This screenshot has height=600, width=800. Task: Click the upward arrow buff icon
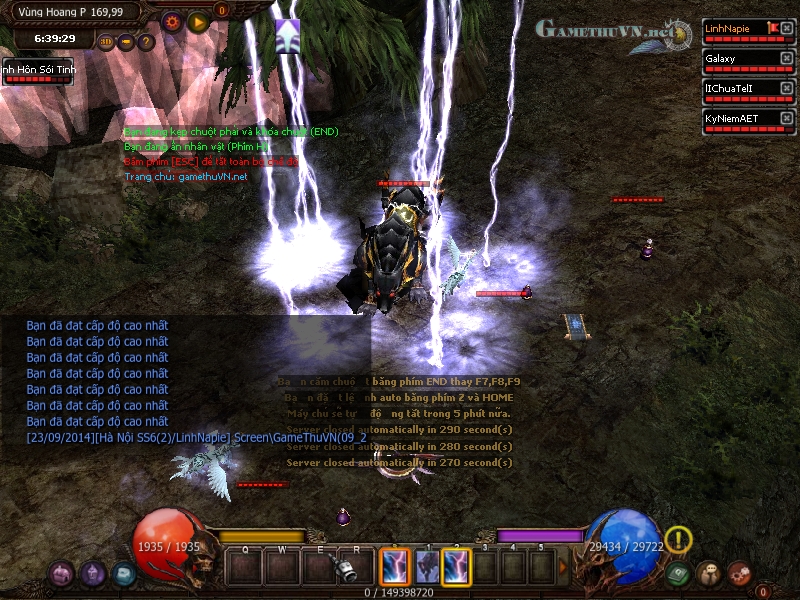tap(288, 32)
